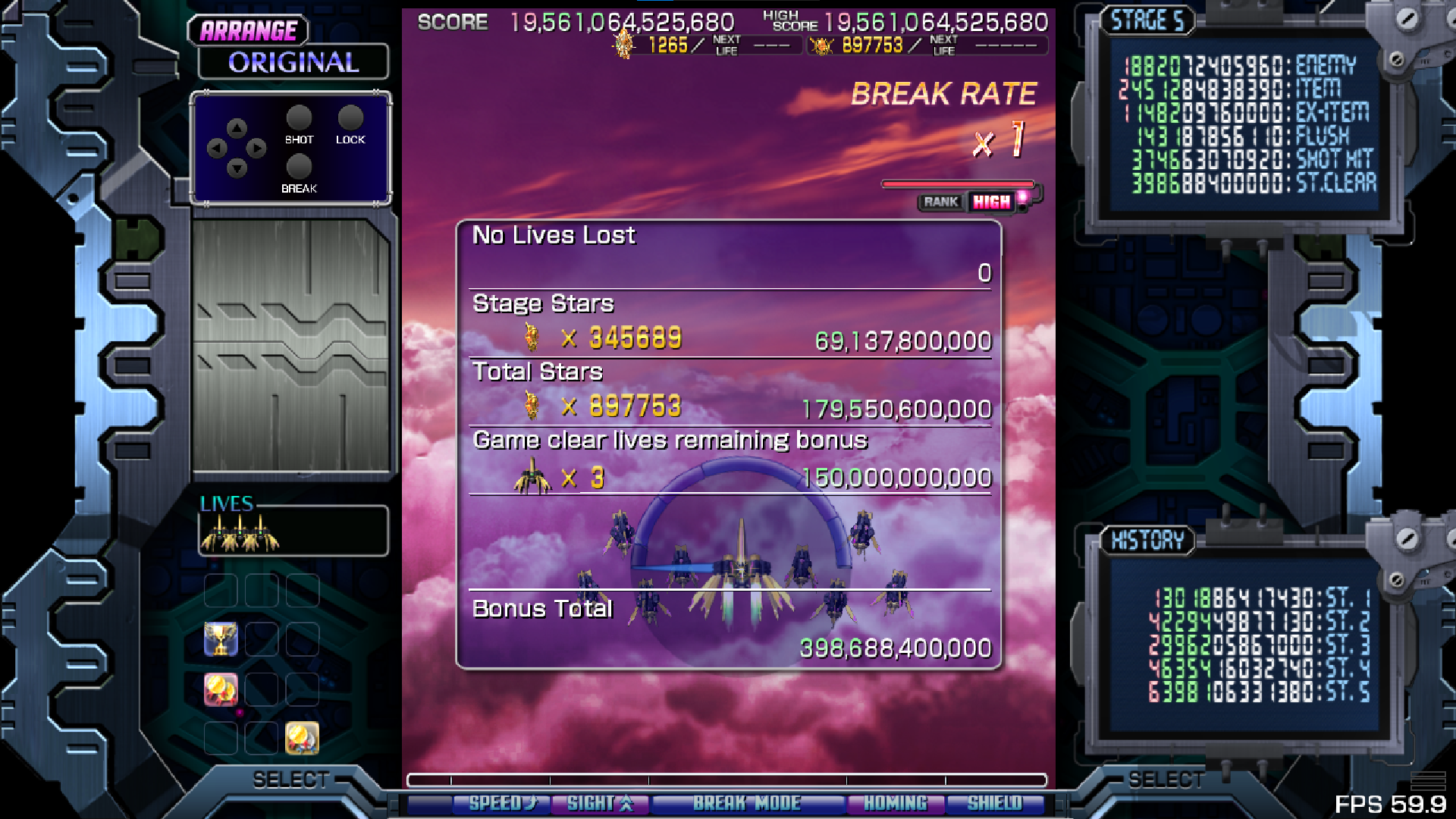Viewport: 1456px width, 819px height.
Task: Choose the SIGHT power-up segment
Action: click(600, 803)
